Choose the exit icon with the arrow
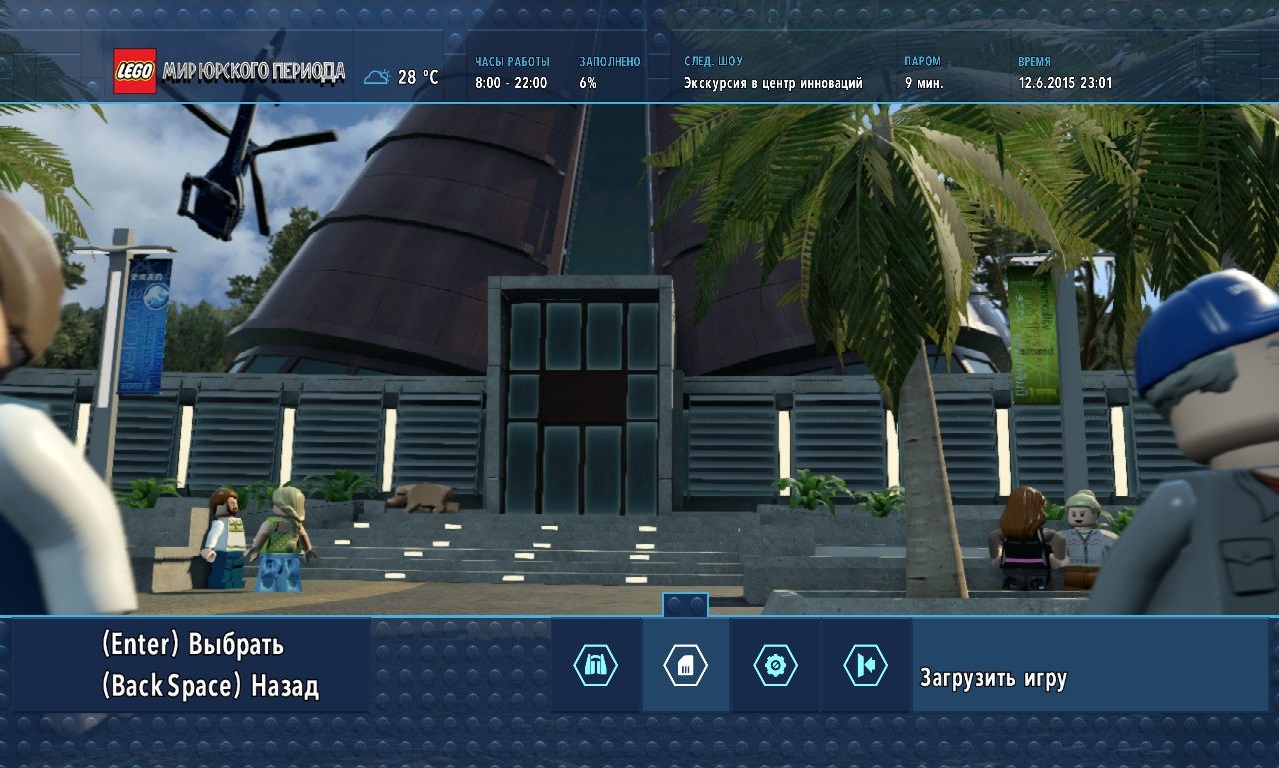The width and height of the screenshot is (1279, 768). (x=865, y=666)
